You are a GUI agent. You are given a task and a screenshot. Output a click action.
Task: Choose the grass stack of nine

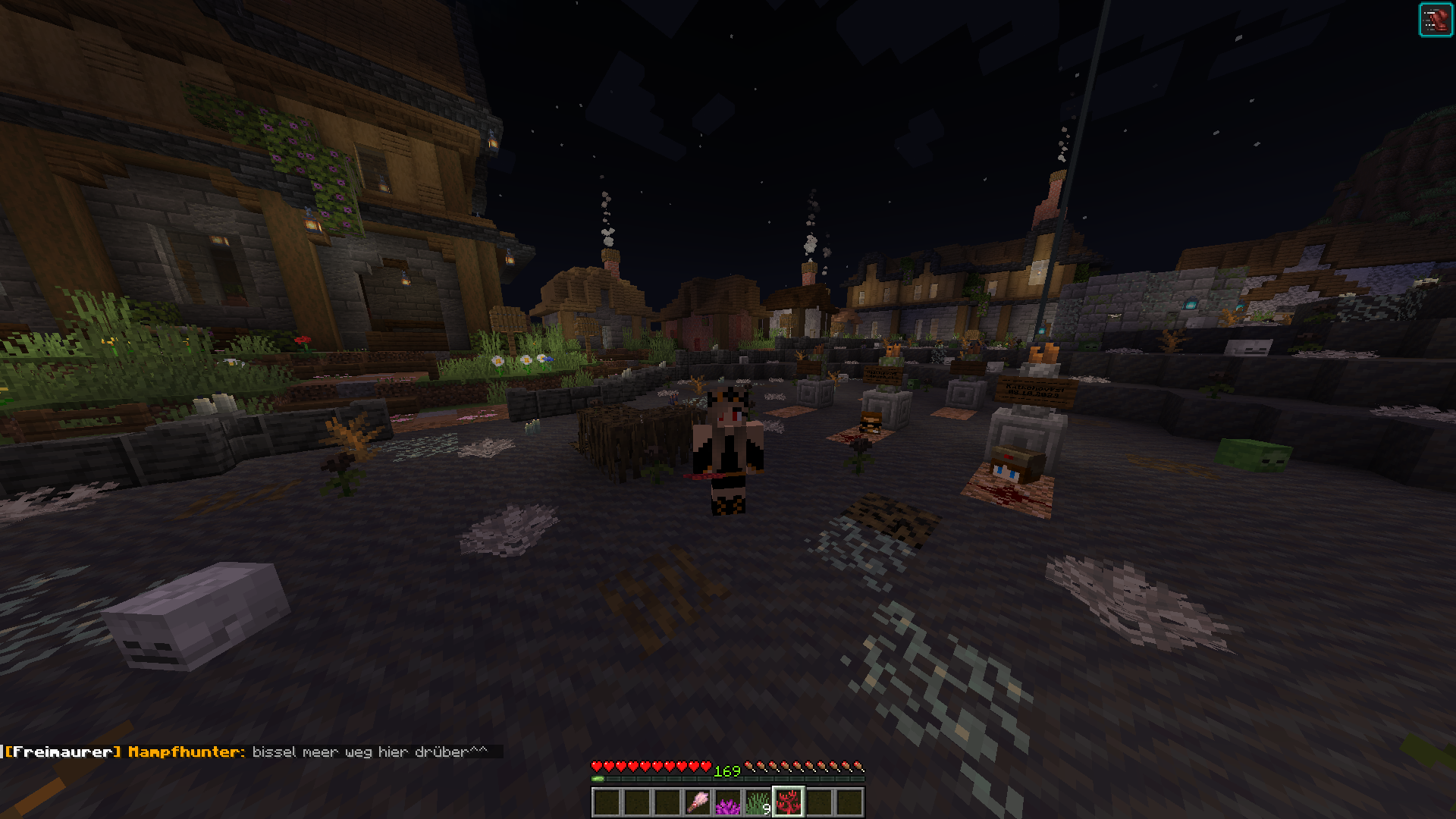pos(758,802)
